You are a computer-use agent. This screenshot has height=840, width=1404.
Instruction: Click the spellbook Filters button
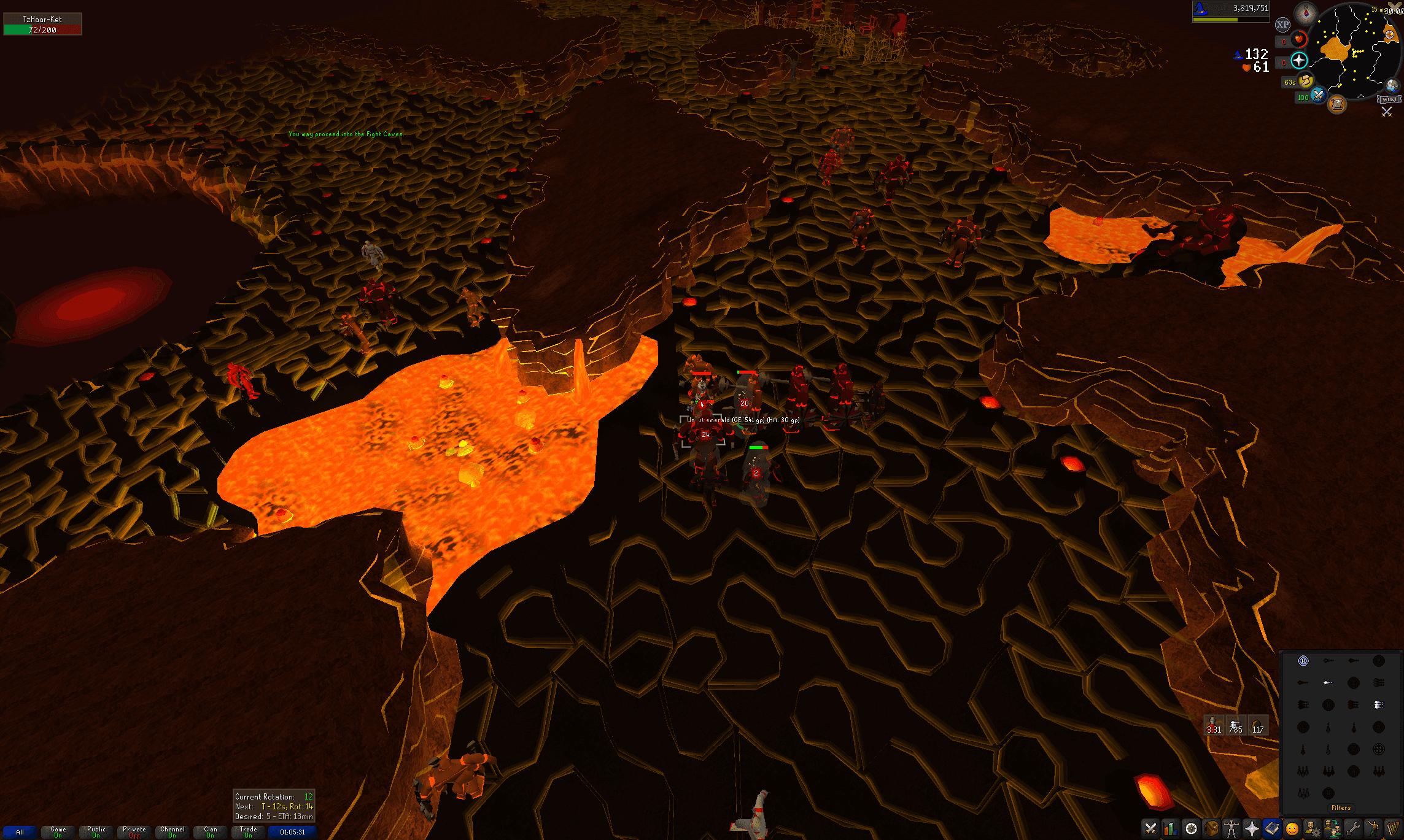coord(1341,807)
